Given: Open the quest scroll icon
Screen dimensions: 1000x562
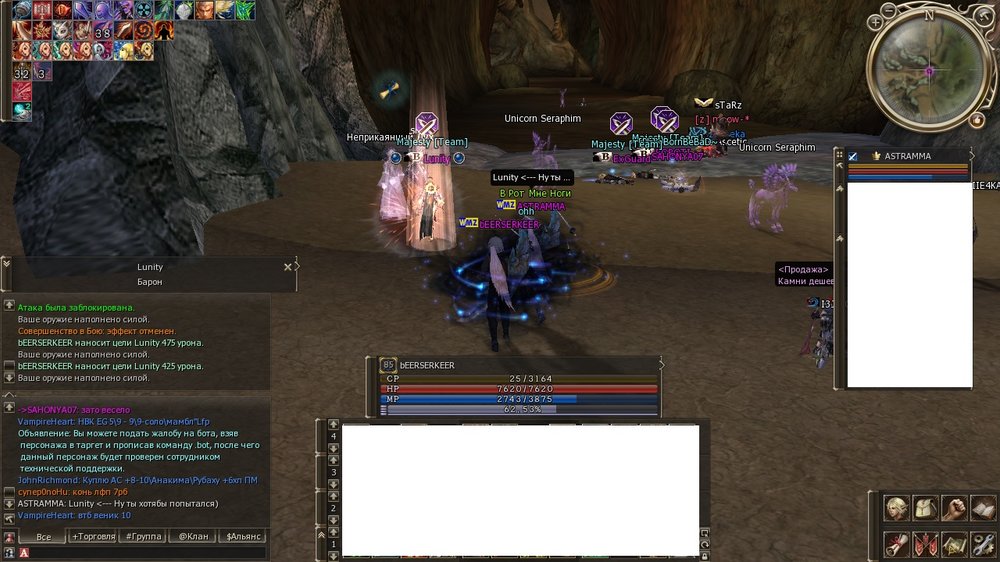Looking at the screenshot, I should (897, 543).
